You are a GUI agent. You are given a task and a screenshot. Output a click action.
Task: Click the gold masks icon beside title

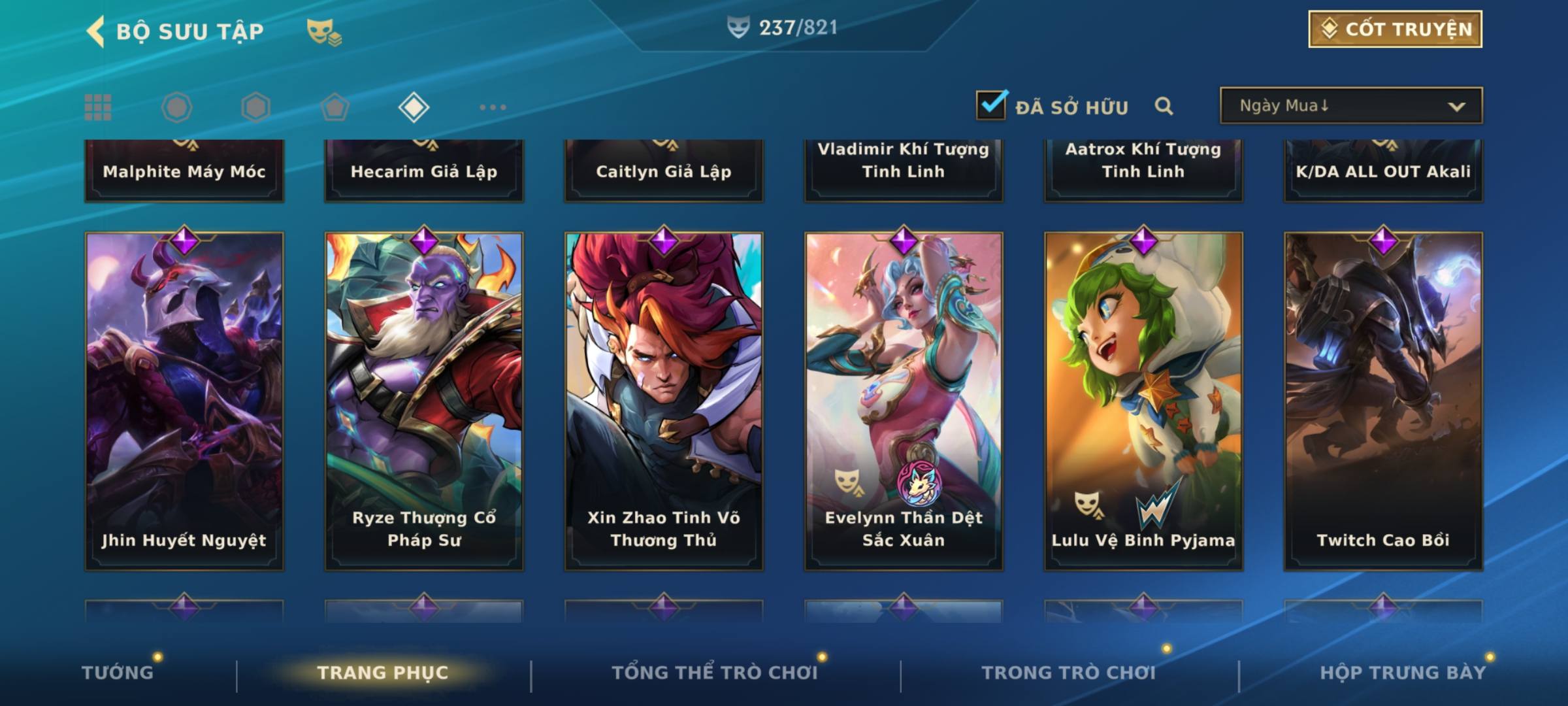pyautogui.click(x=323, y=31)
